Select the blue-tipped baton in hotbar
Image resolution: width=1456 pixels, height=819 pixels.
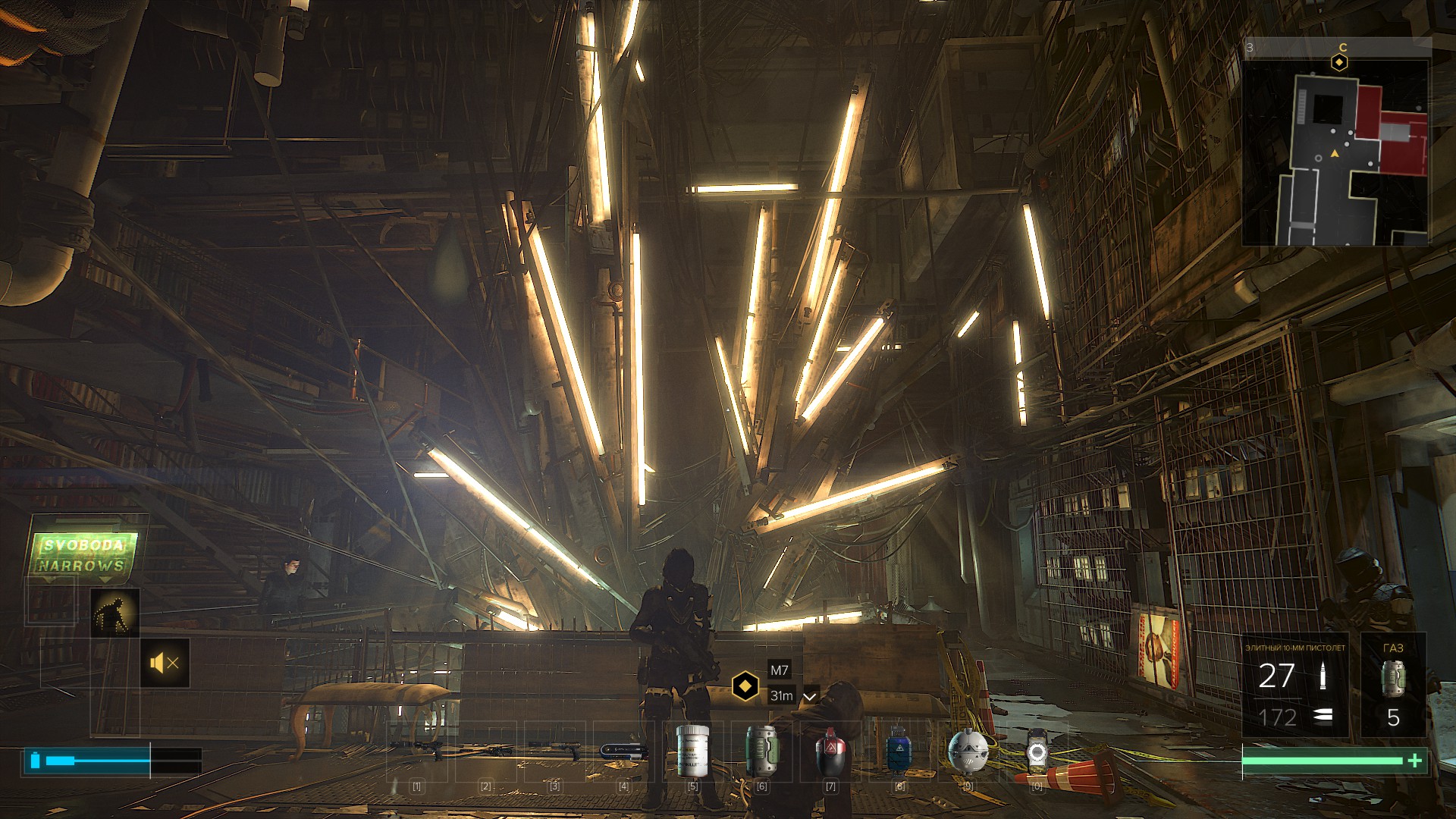(x=623, y=751)
